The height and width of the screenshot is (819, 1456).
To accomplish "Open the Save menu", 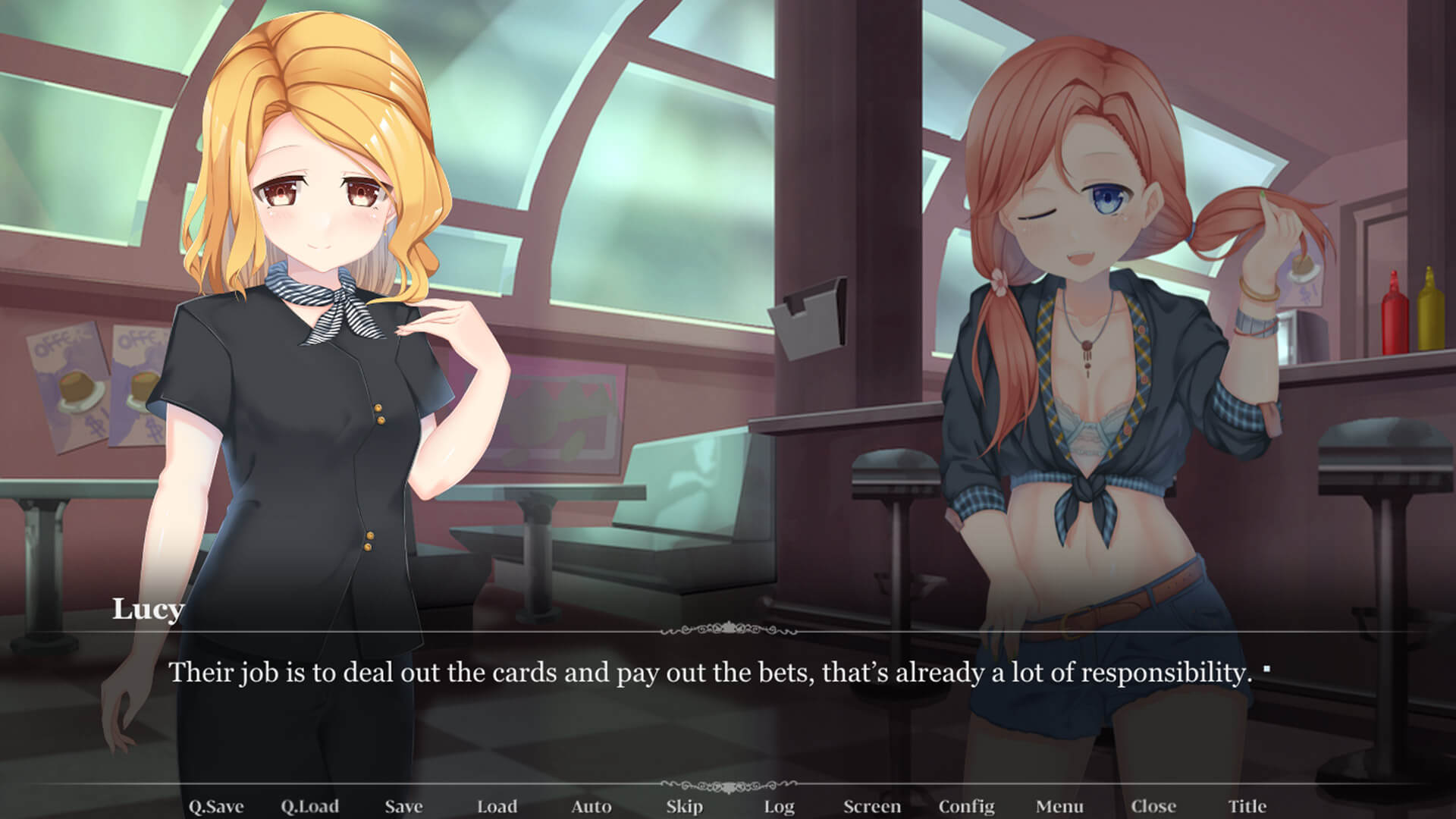I will (x=403, y=806).
